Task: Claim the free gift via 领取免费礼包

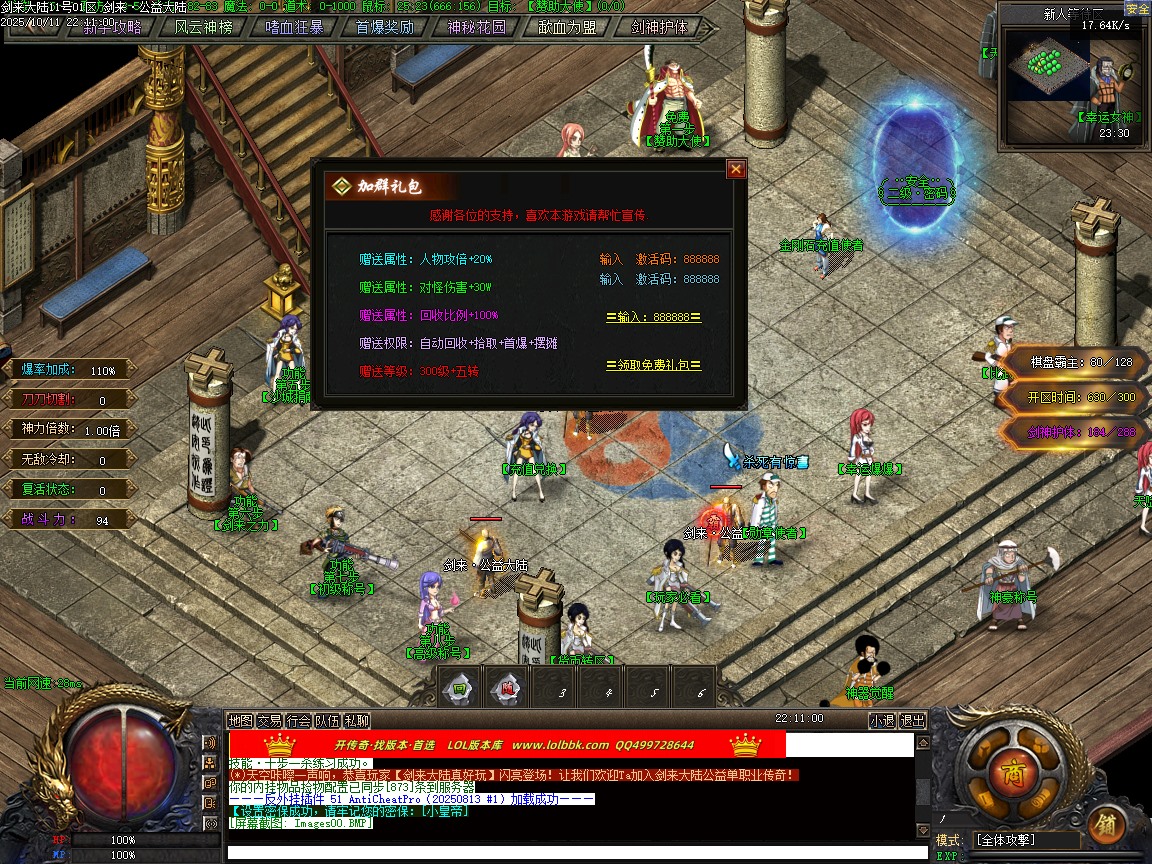Action: (653, 365)
